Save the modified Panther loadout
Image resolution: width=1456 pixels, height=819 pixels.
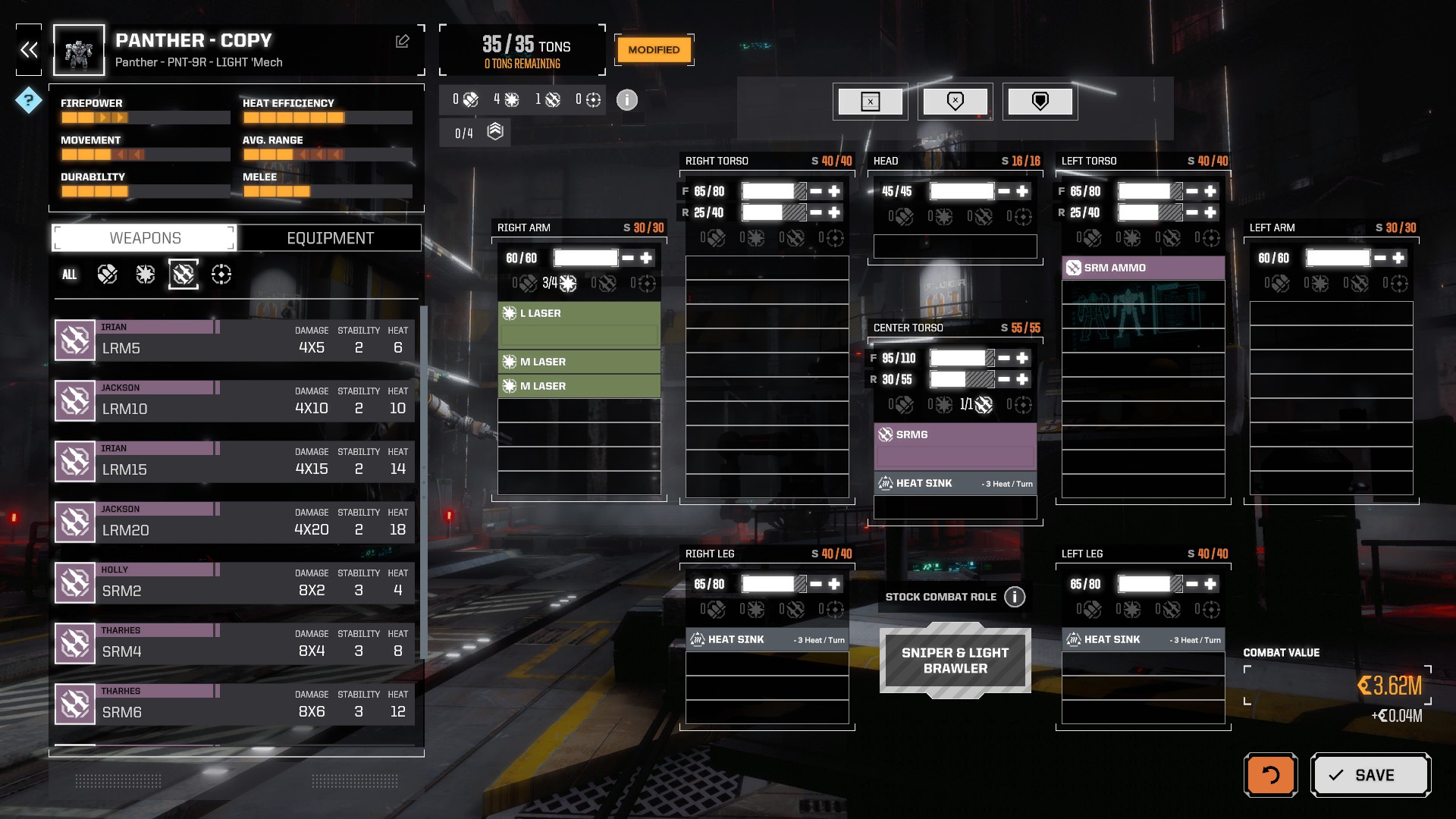point(1370,774)
